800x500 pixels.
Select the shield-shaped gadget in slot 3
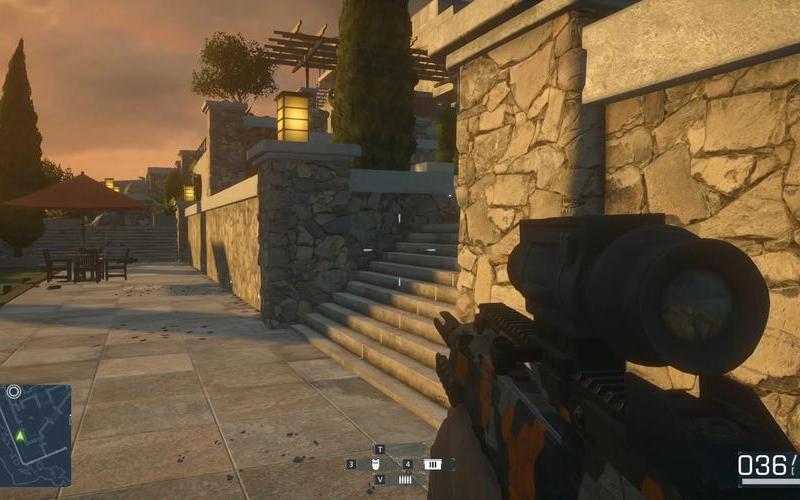point(375,464)
